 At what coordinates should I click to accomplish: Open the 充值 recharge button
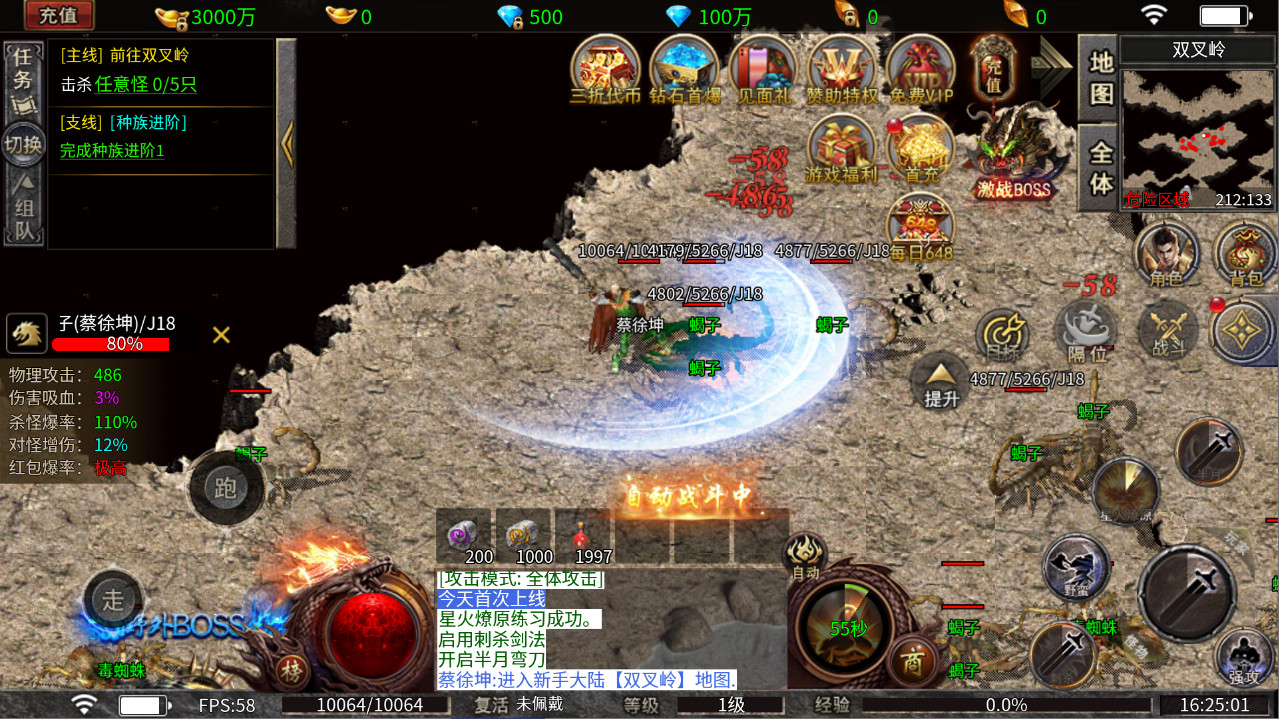(60, 16)
